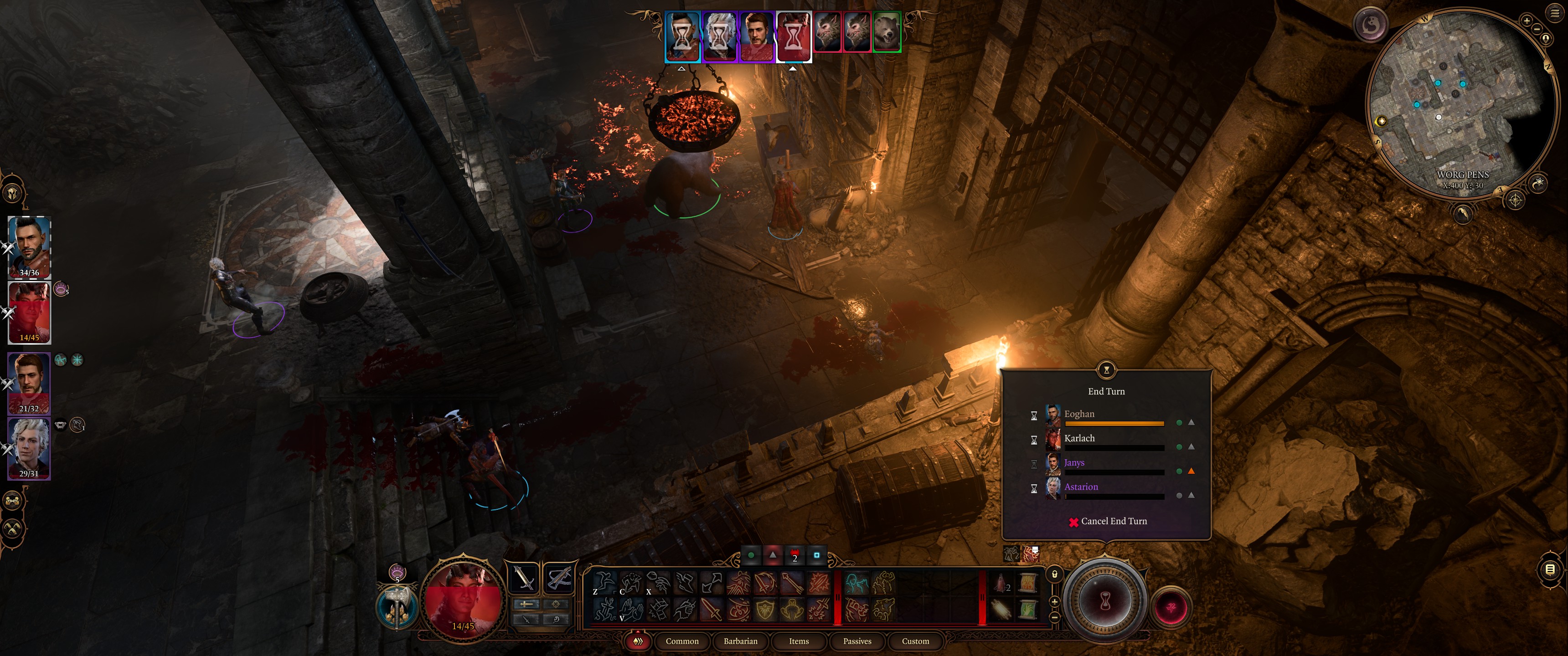The height and width of the screenshot is (656, 1568).
Task: Toggle the hotbar lock icon
Action: pos(1055,574)
